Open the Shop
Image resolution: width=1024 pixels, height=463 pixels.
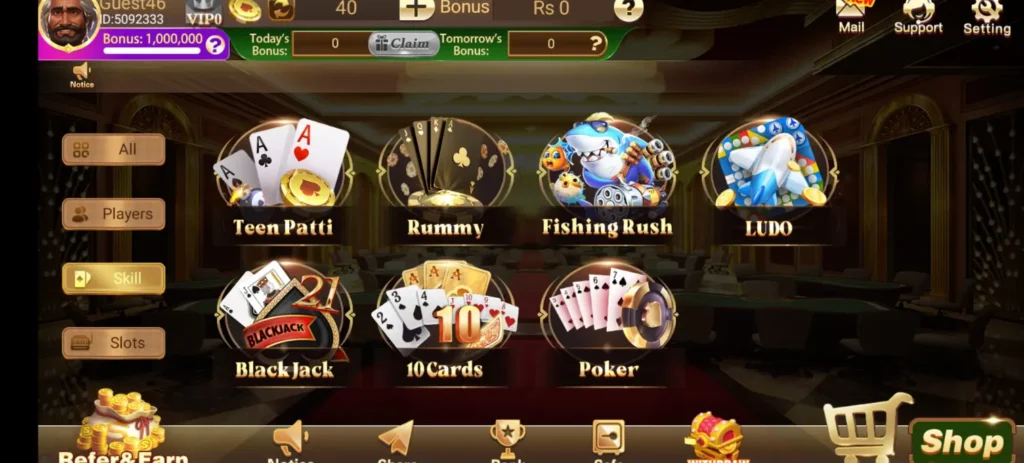pyautogui.click(x=961, y=441)
